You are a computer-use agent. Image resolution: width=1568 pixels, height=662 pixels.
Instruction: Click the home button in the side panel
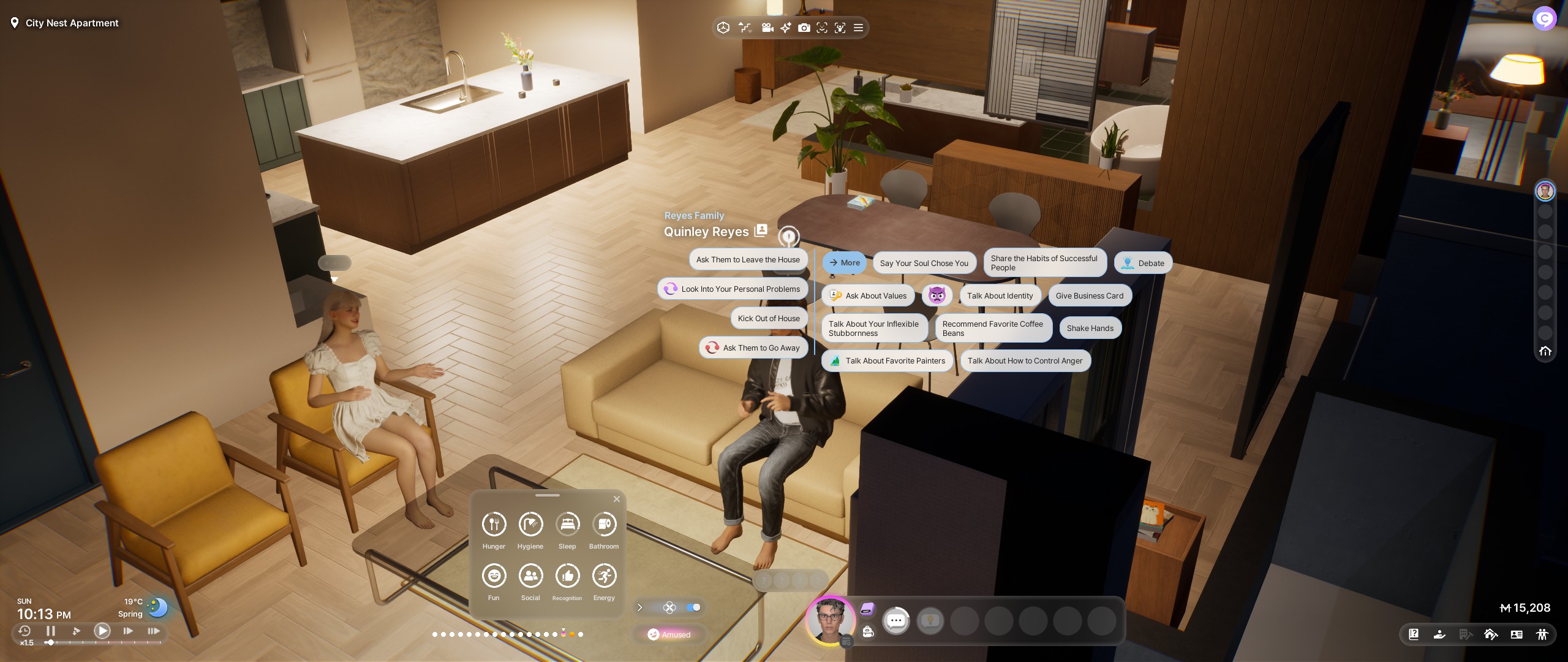point(1545,351)
